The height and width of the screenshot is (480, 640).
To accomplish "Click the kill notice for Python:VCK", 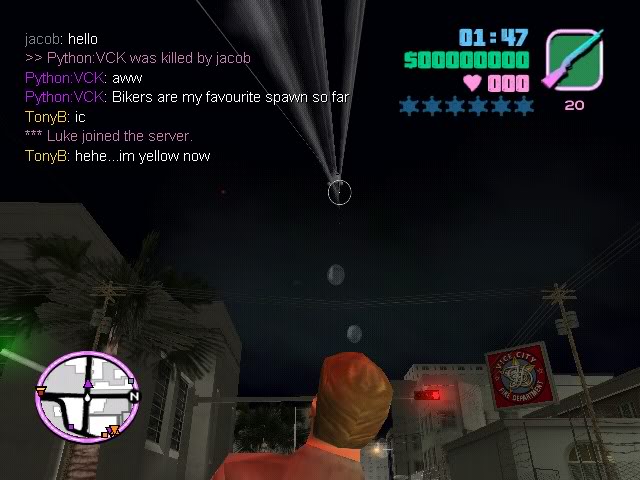I will pos(138,58).
